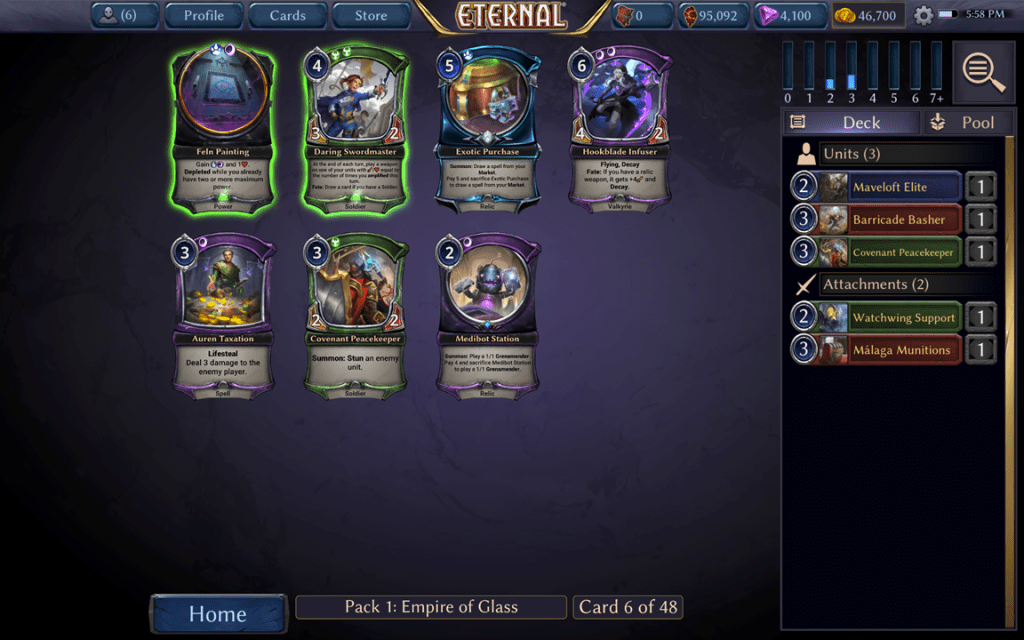Open the Cards menu
Image resolution: width=1024 pixels, height=640 pixels.
287,15
